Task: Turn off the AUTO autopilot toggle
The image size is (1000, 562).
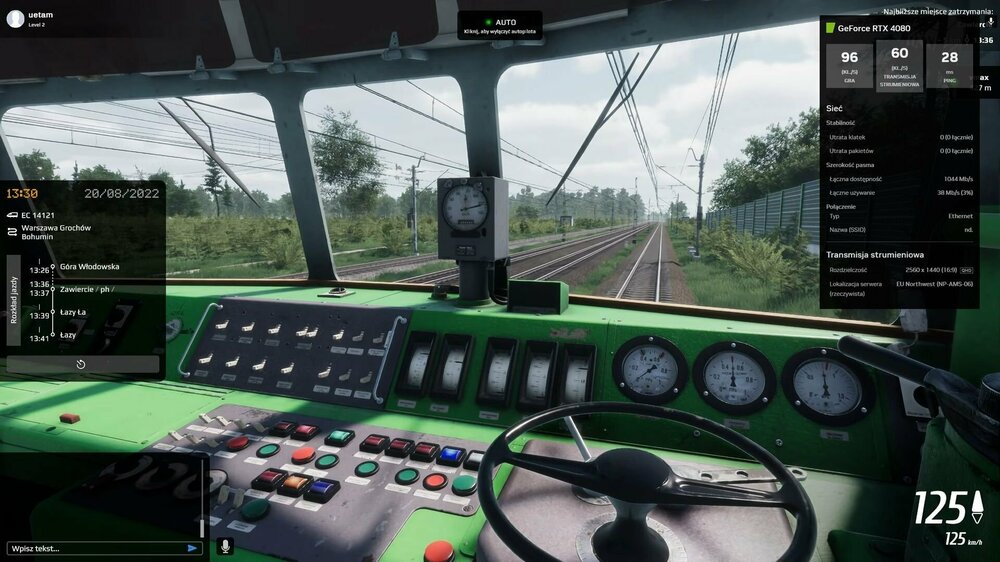Action: pyautogui.click(x=500, y=25)
